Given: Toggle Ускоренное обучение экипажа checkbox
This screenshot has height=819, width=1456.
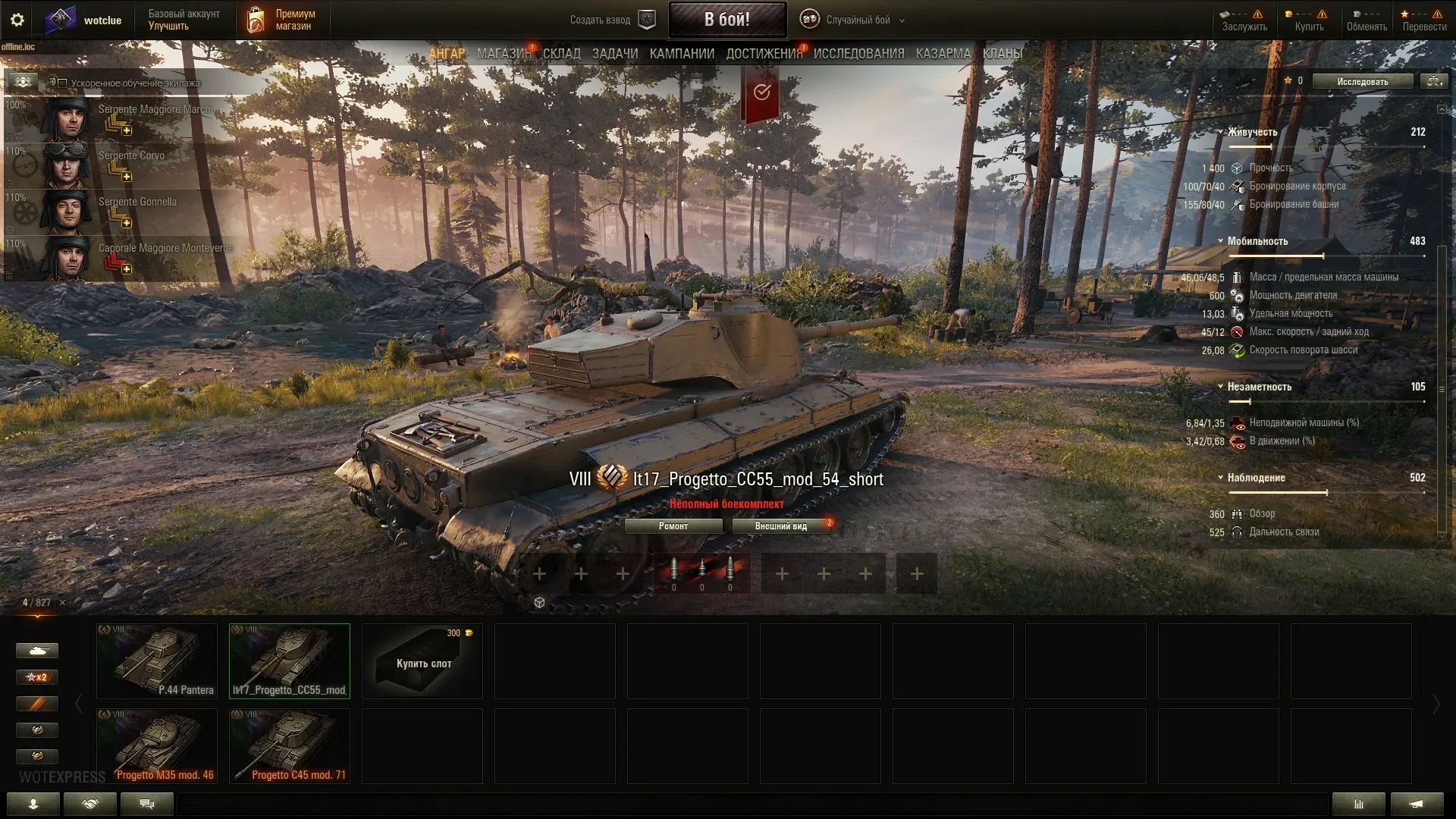Looking at the screenshot, I should 63,83.
